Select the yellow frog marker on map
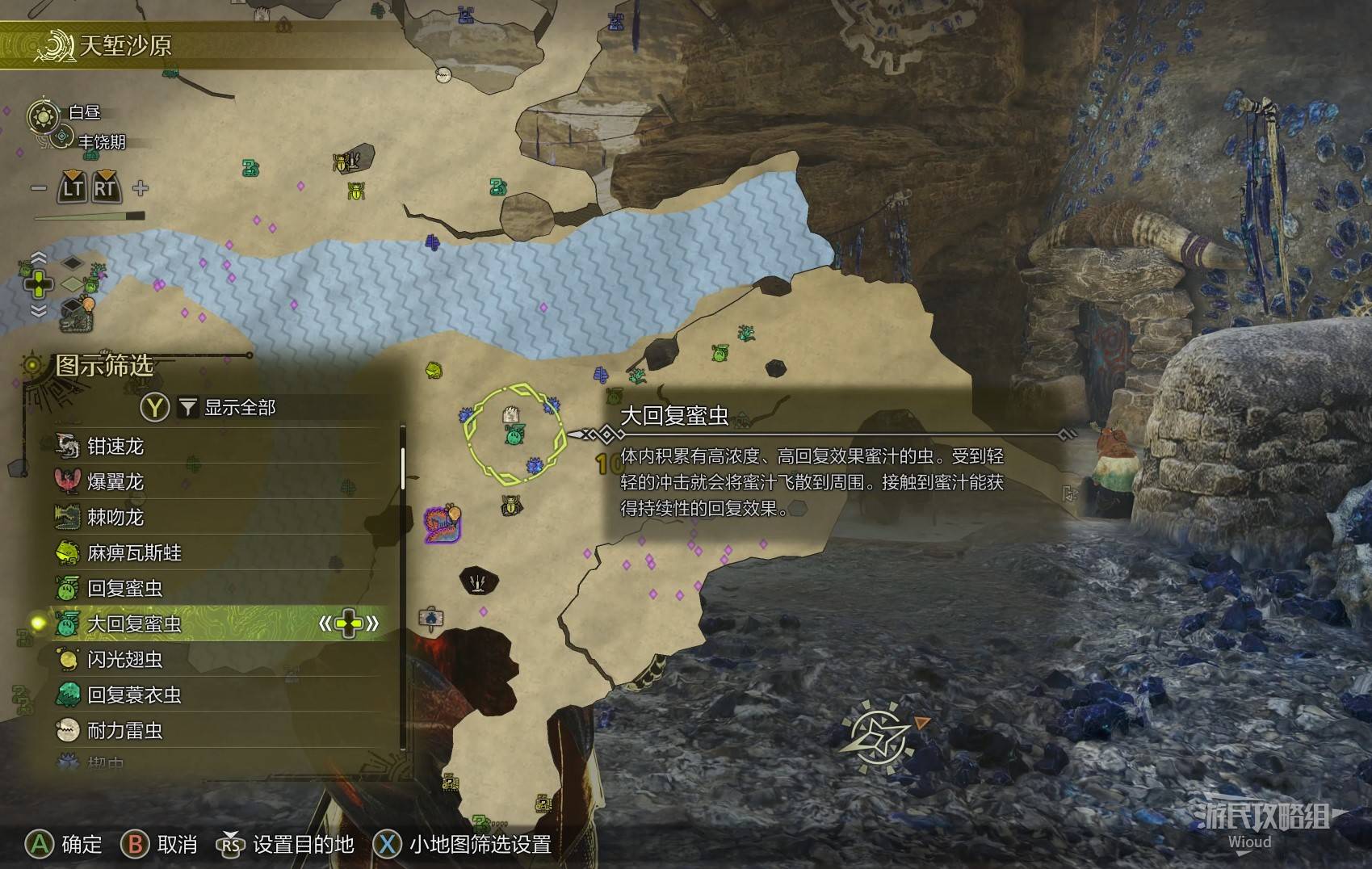Screen dimensions: 1372x869 pyautogui.click(x=434, y=370)
